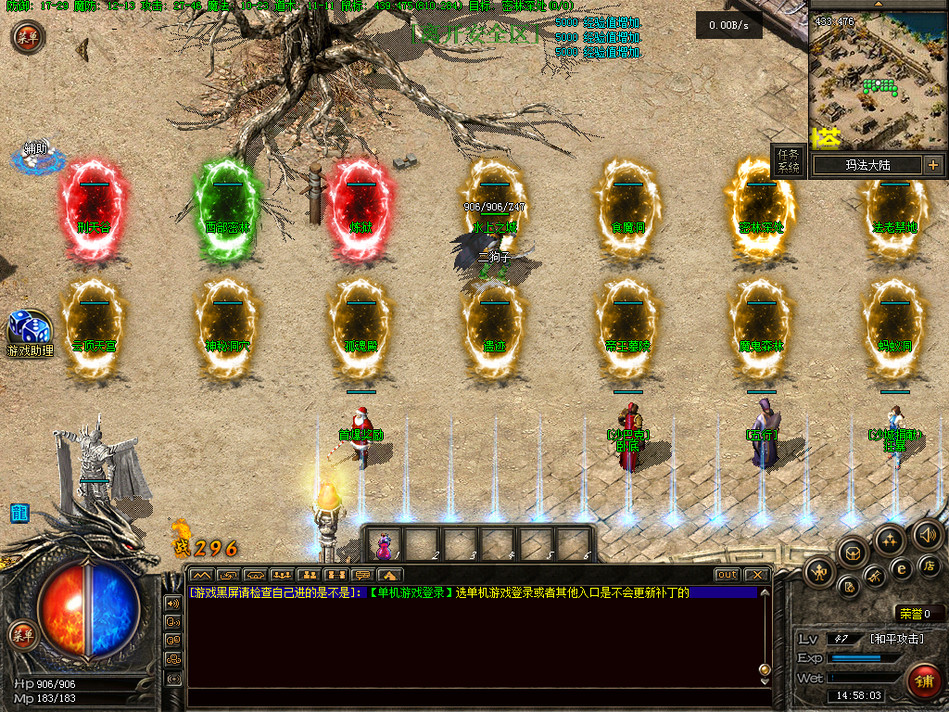Open the character equipment icon
949x712 pixels.
[819, 572]
